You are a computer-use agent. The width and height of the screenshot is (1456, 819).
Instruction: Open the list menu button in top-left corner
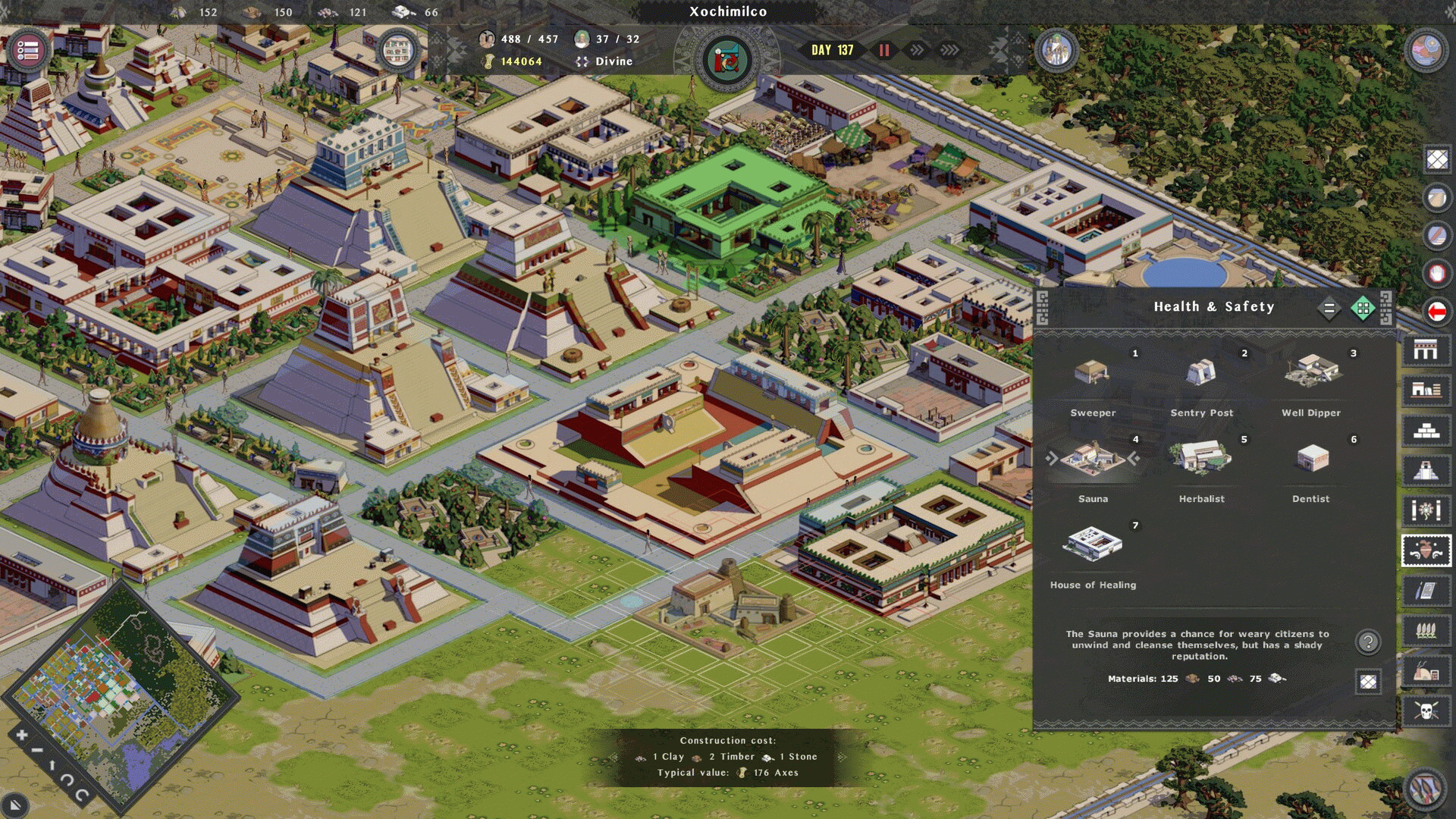(28, 51)
